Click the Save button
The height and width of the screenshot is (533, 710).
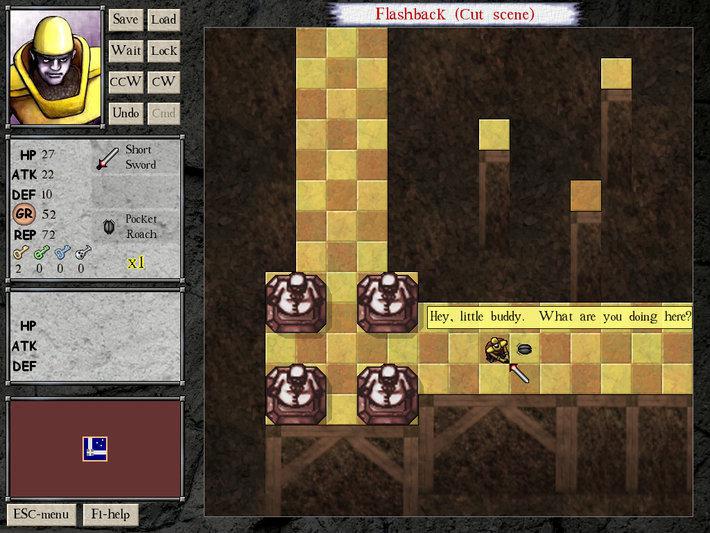125,19
